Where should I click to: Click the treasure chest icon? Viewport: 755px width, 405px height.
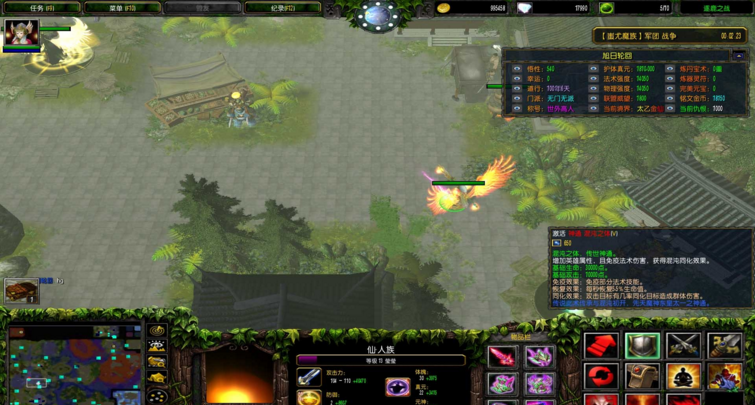coord(22,290)
